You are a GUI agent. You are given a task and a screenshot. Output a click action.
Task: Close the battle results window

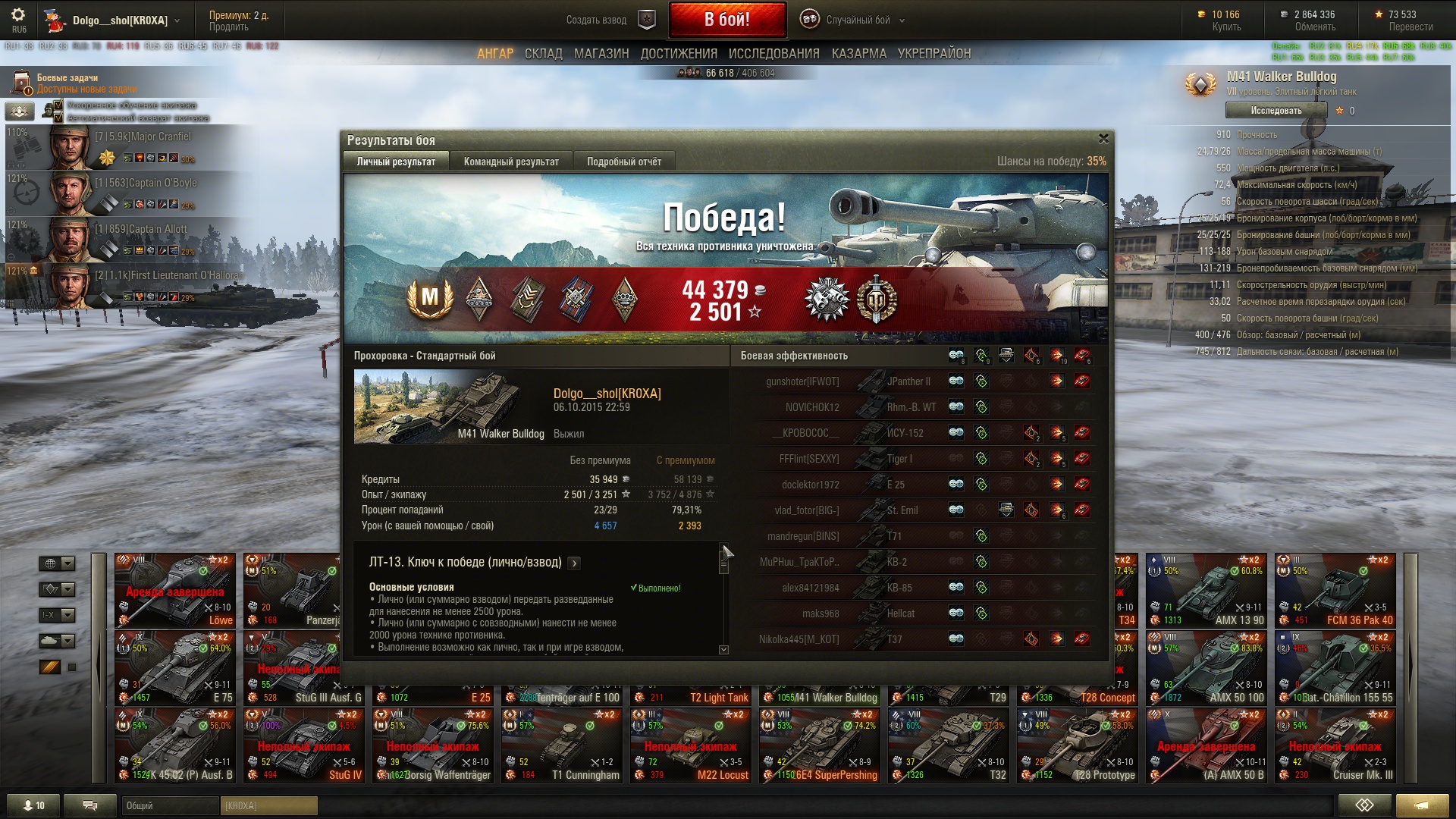tap(1103, 139)
